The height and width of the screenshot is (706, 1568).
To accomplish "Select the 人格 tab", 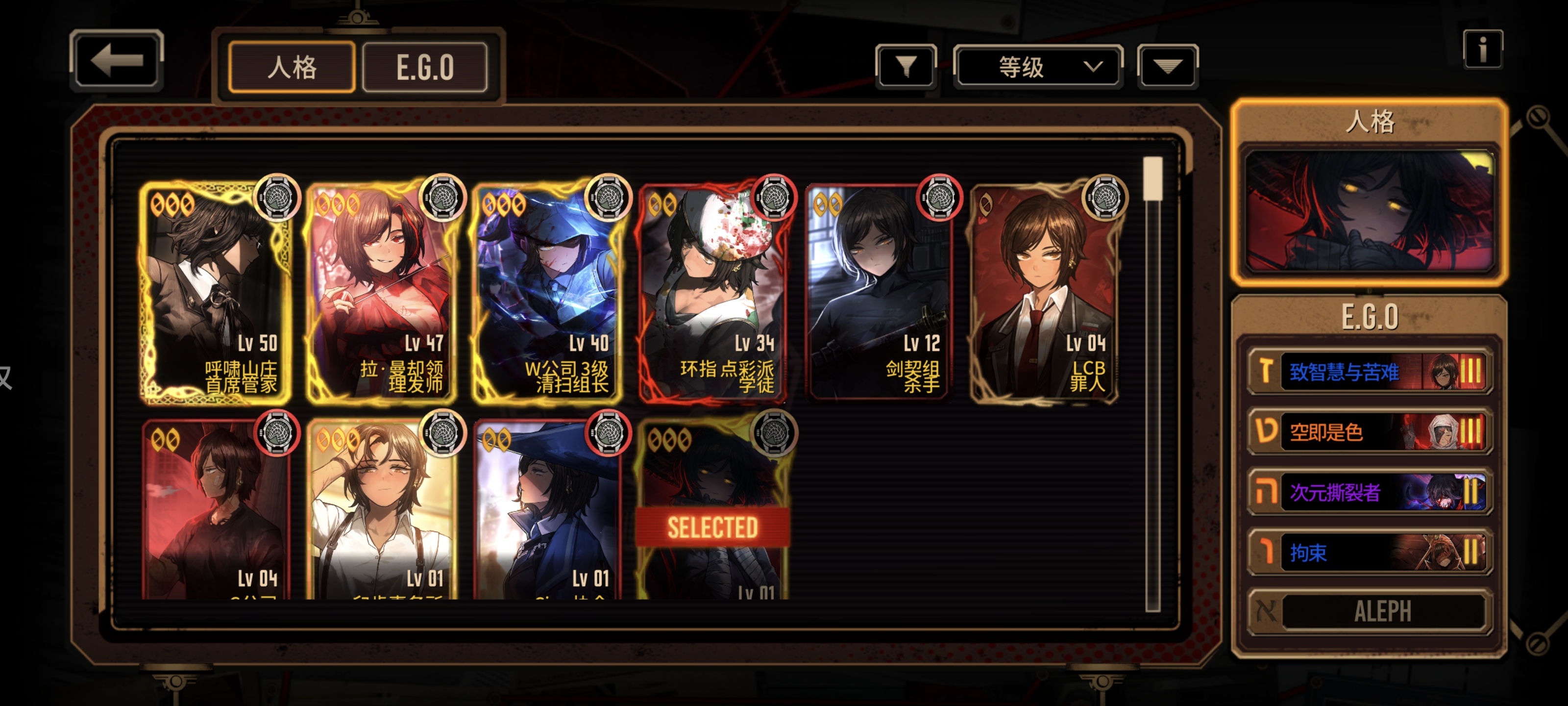I will [x=292, y=67].
